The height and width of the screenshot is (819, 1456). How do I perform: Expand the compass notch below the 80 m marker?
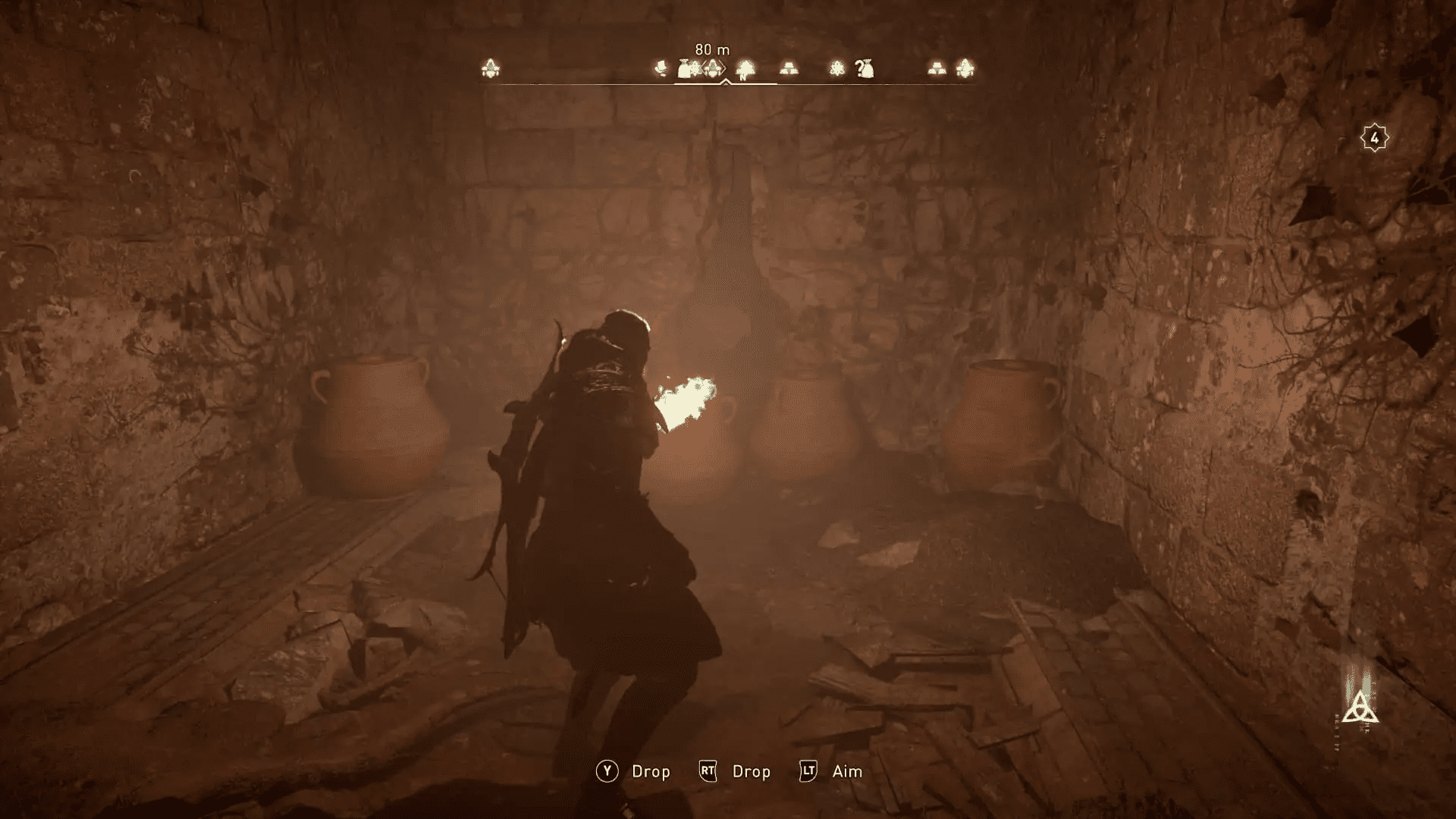(x=725, y=82)
